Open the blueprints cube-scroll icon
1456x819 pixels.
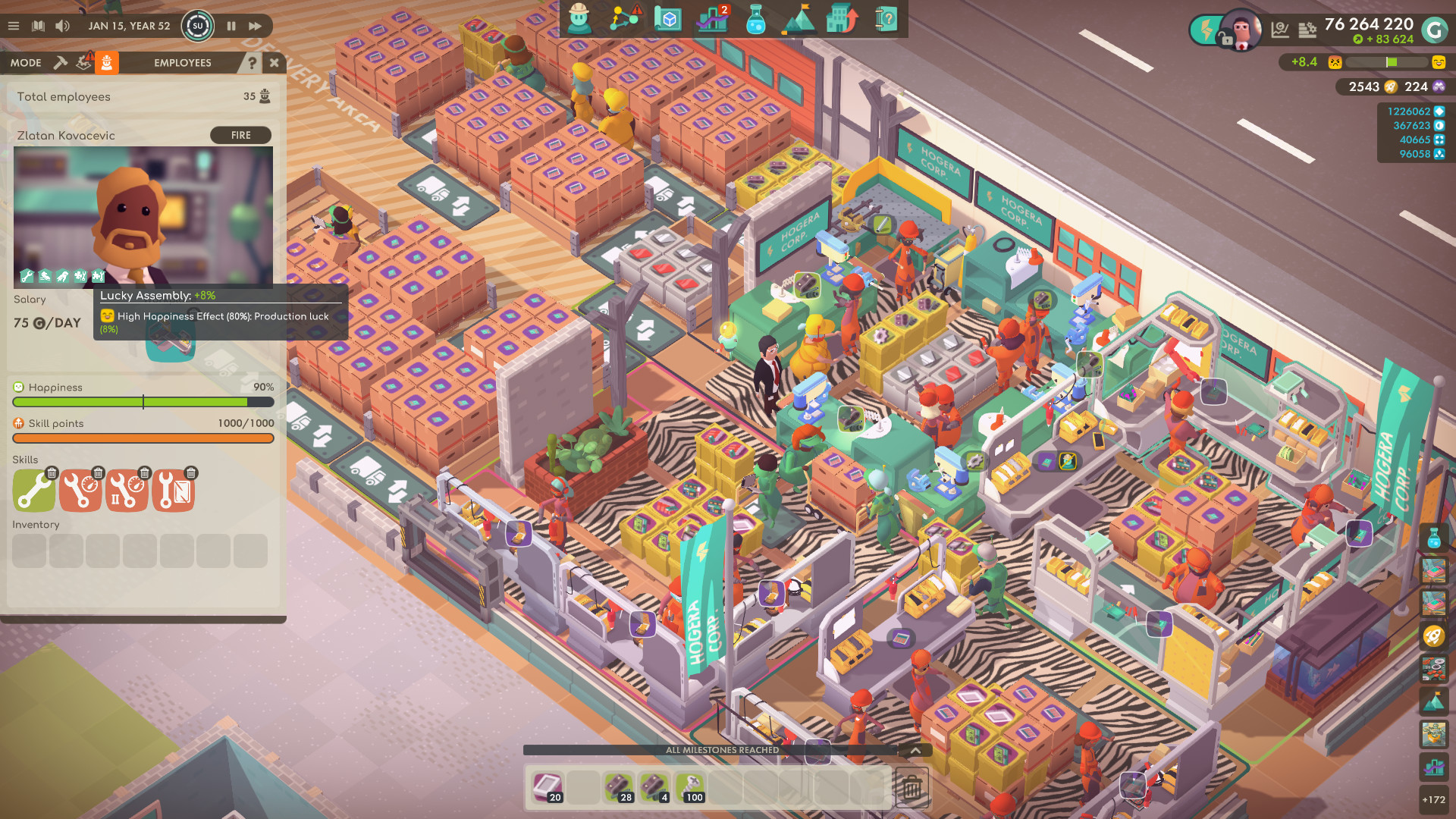coord(668,20)
